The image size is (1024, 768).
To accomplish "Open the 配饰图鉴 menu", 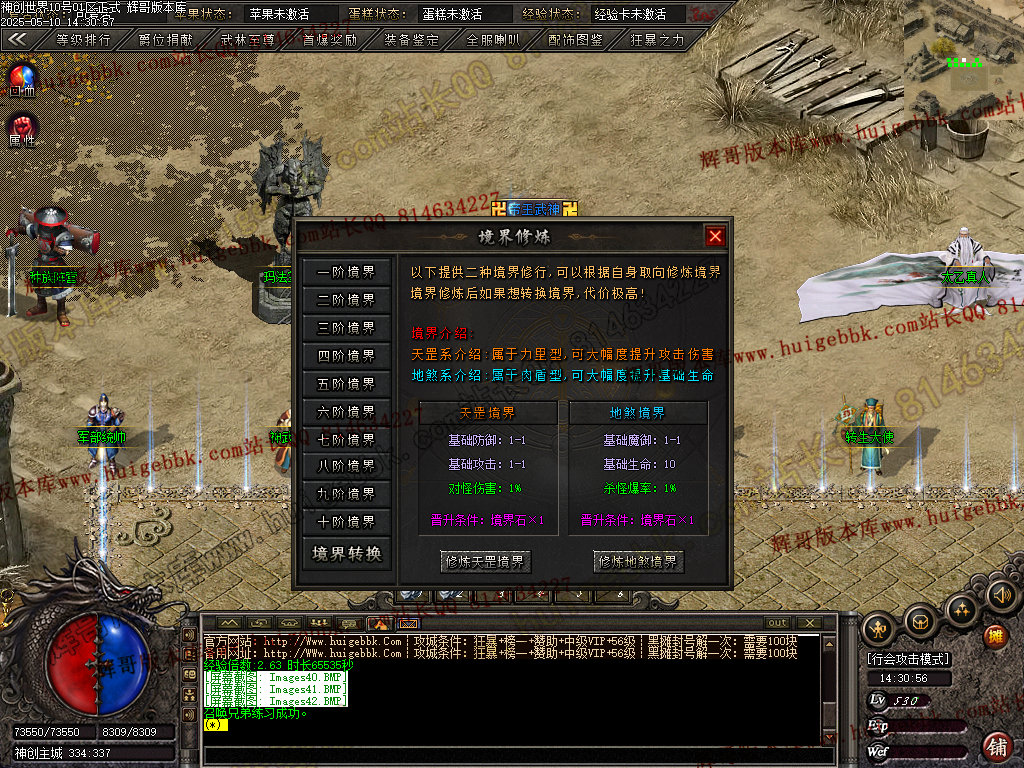I will [576, 41].
